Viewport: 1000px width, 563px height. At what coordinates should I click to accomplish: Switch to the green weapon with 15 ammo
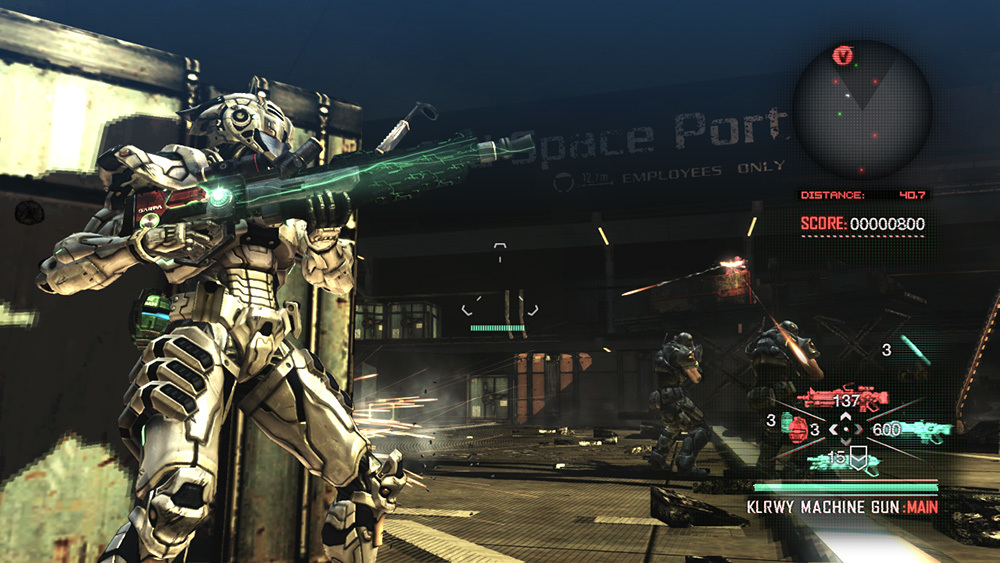(843, 460)
